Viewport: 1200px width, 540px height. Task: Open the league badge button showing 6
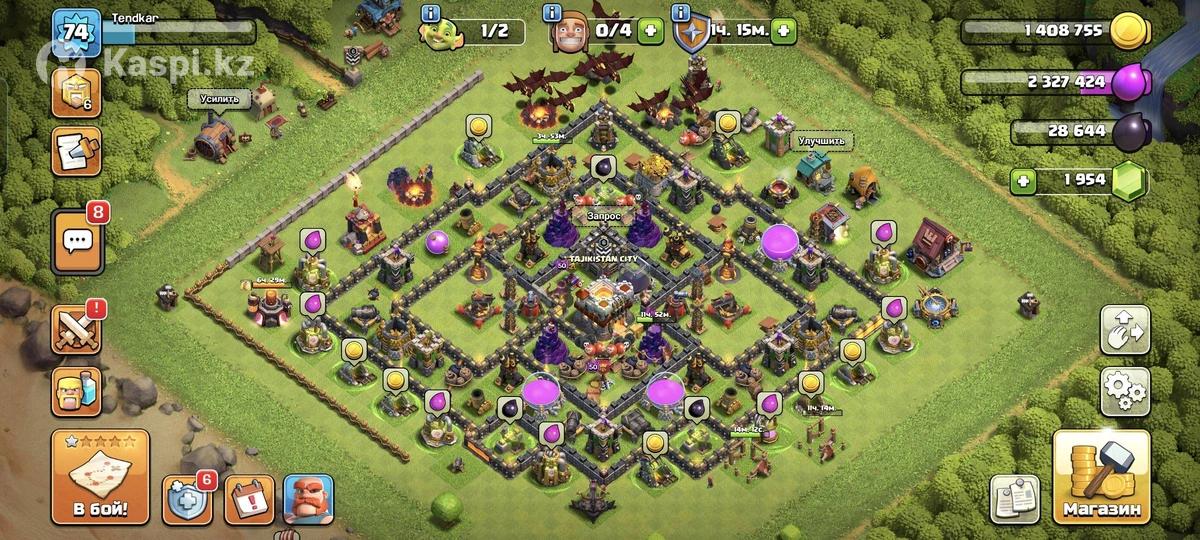click(76, 92)
